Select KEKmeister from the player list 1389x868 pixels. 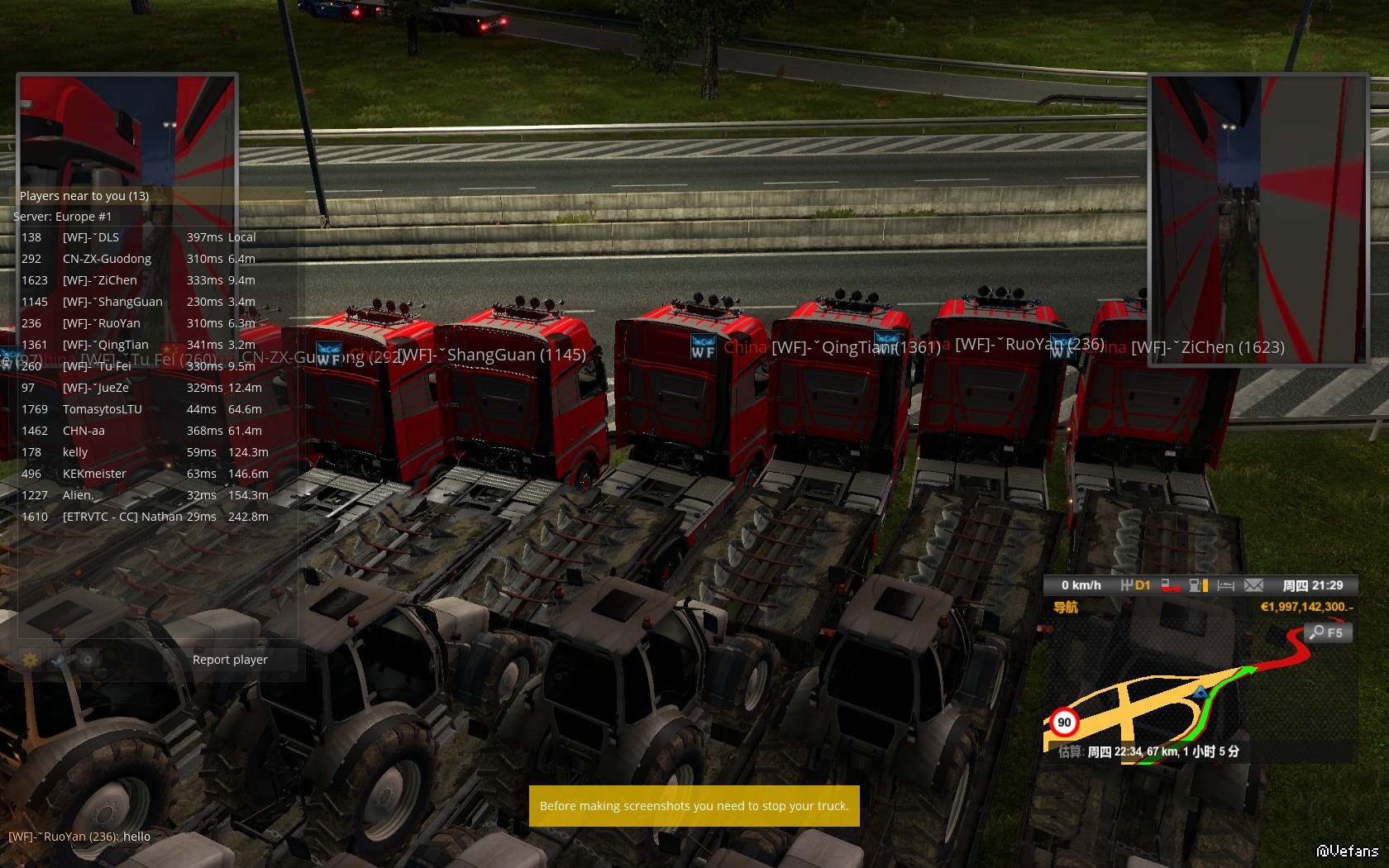94,474
